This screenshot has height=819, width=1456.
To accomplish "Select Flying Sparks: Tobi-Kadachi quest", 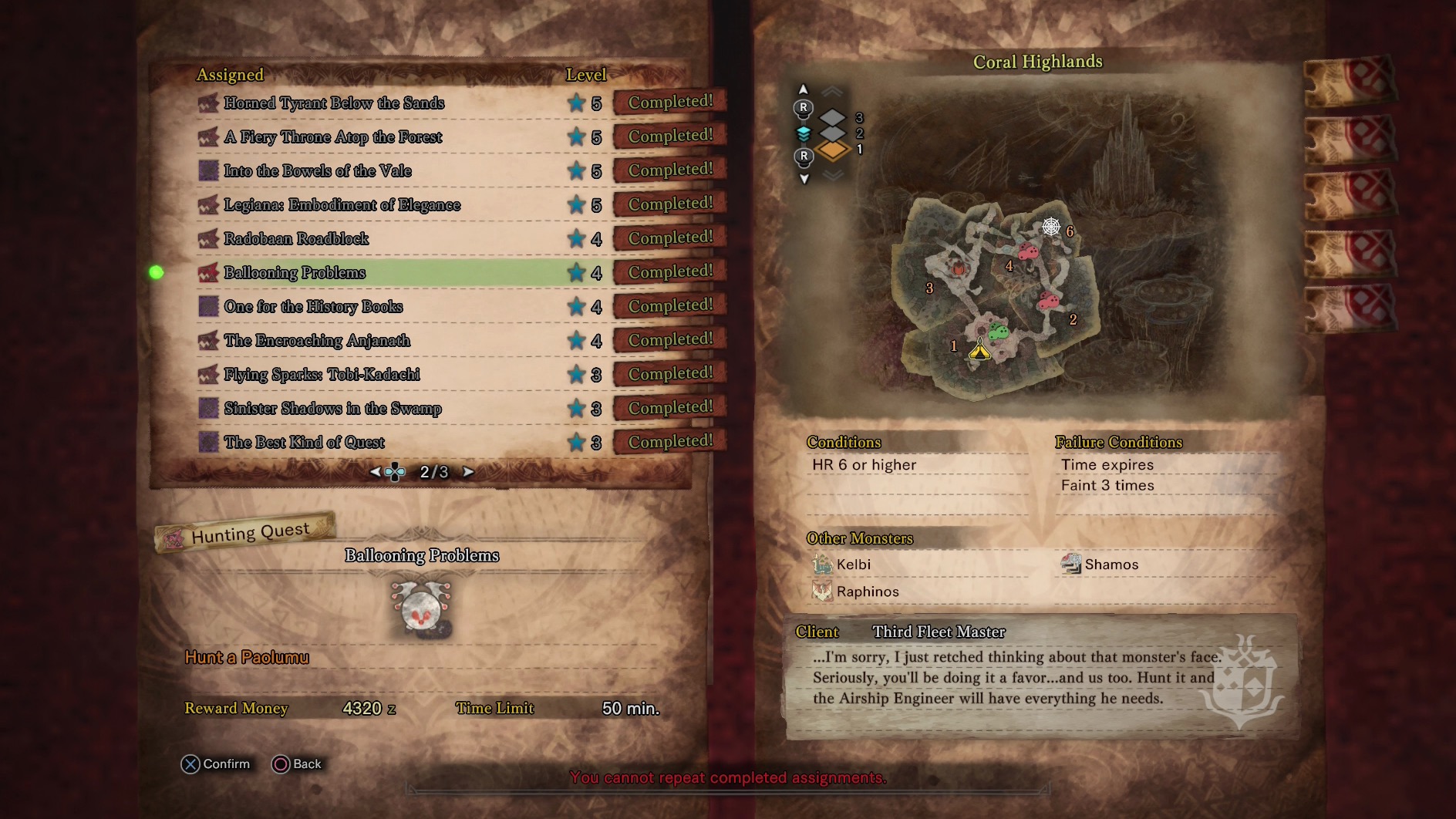I will (x=322, y=375).
